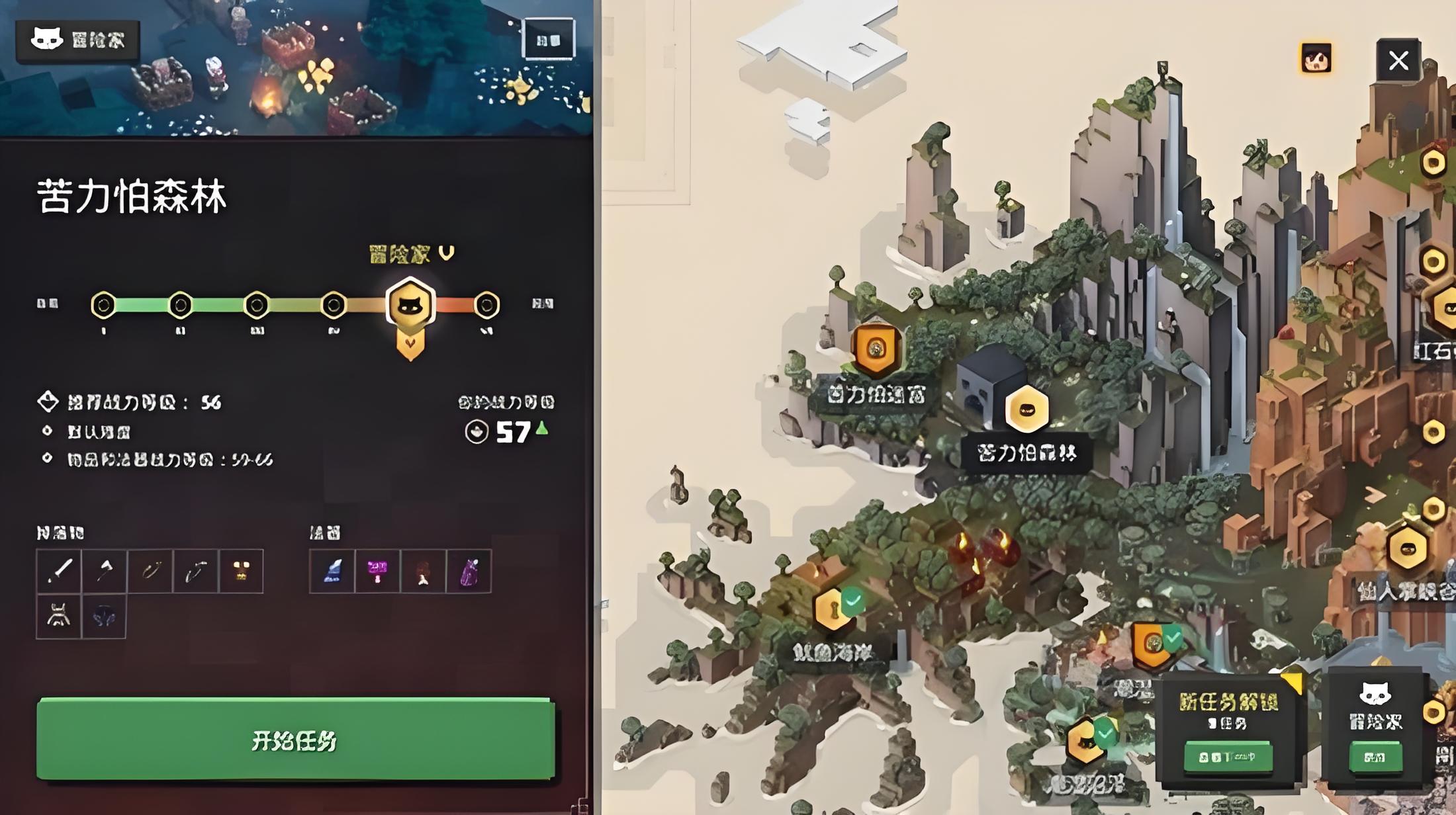Set threat level to node IV
The width and height of the screenshot is (1456, 815).
pyautogui.click(x=334, y=305)
